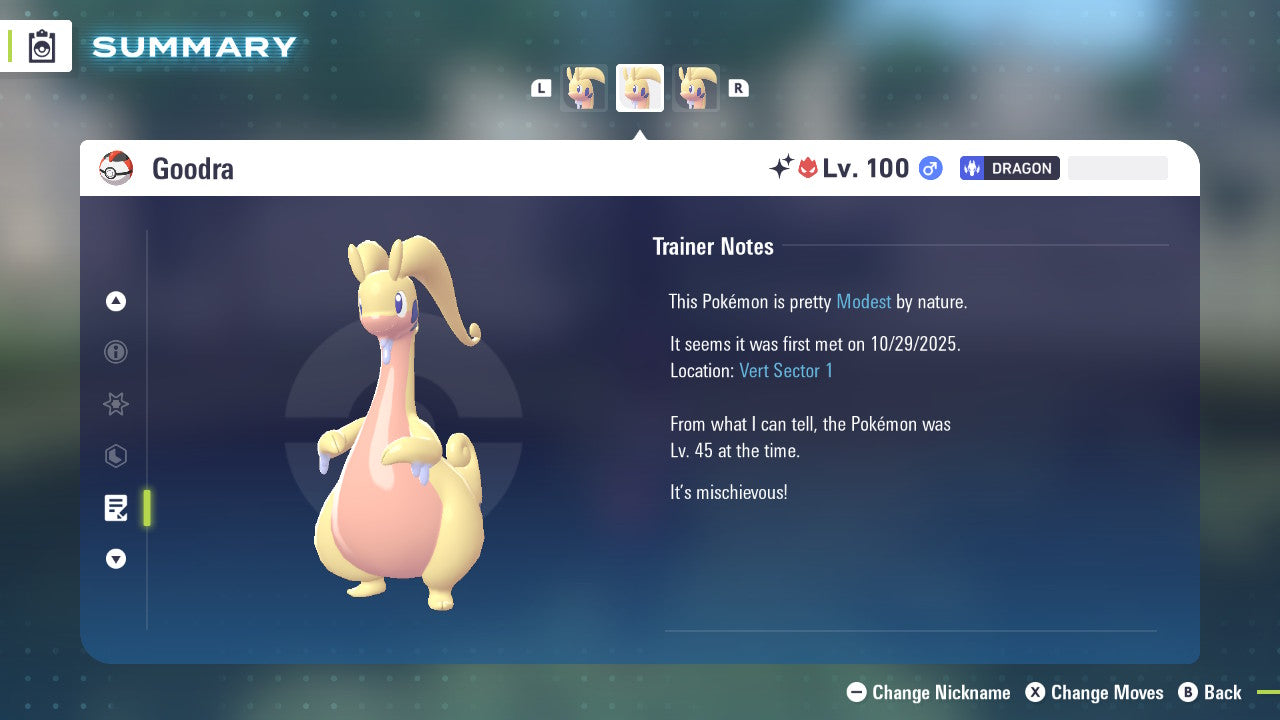Viewport: 1280px width, 720px height.
Task: Click the Change Nickname button
Action: (928, 692)
